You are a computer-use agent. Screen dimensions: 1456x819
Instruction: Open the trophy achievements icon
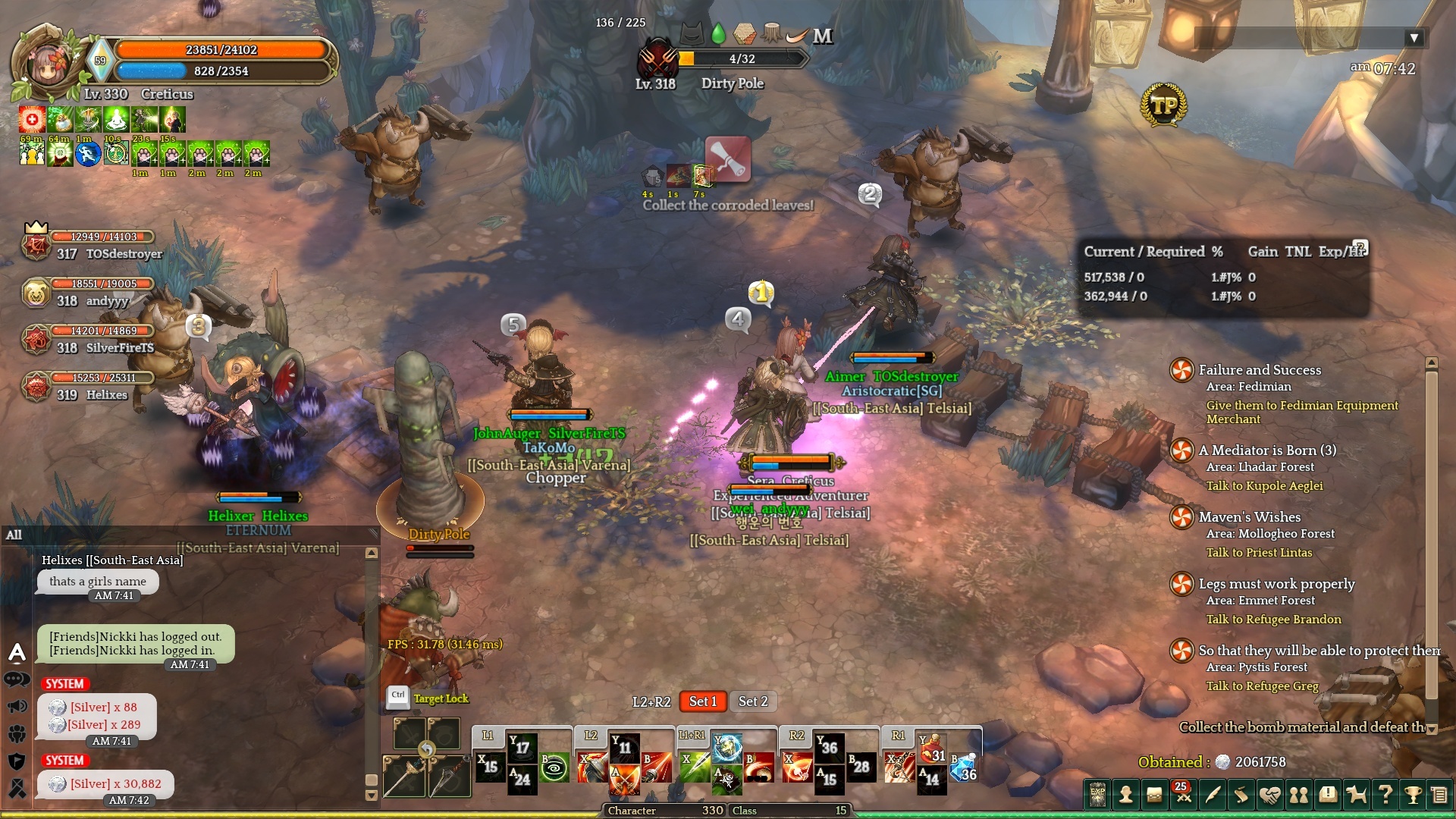click(1413, 795)
